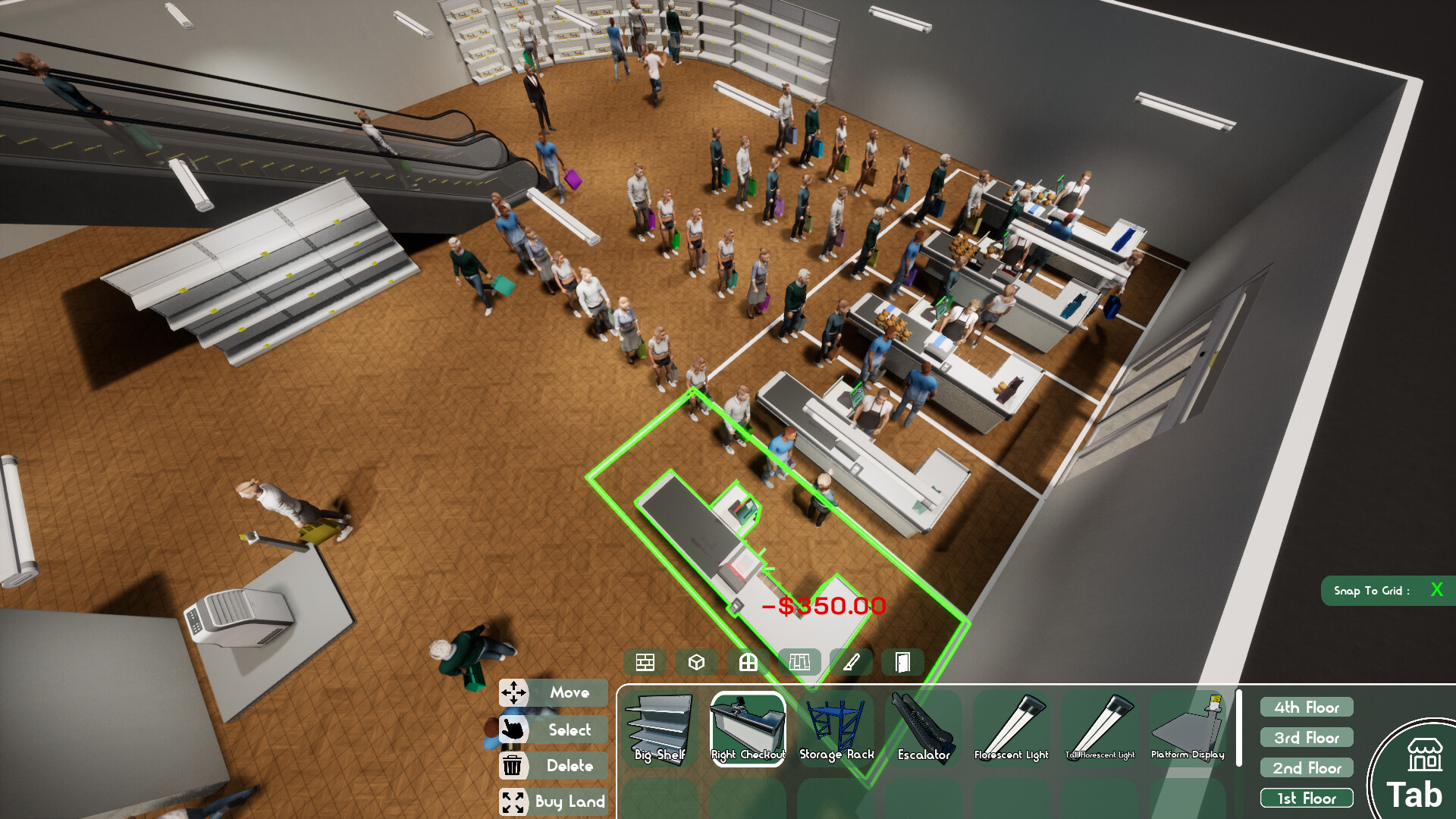
Task: Switch to the 3rd Floor
Action: coord(1307,738)
